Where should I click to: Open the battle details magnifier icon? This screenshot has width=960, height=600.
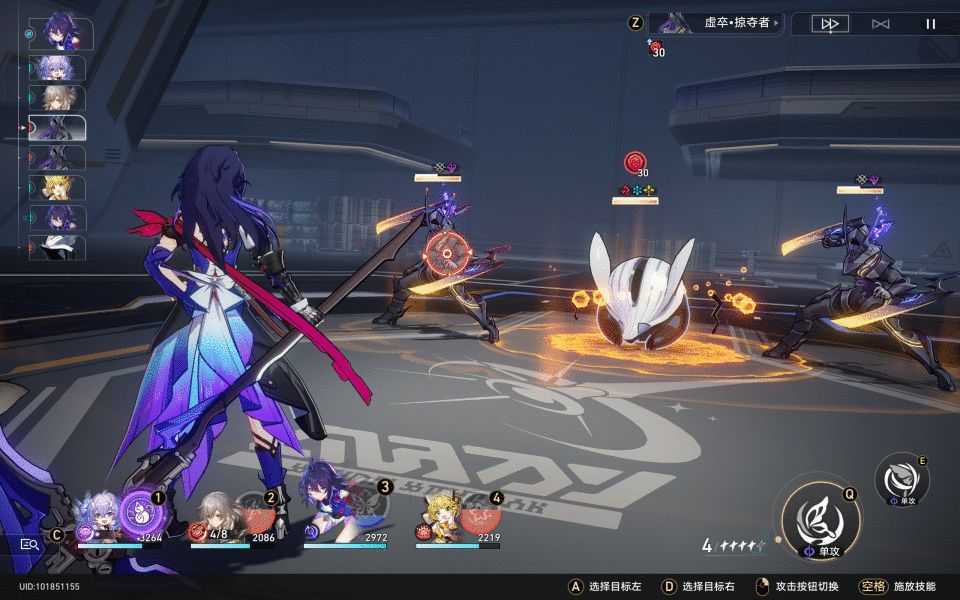[30, 544]
